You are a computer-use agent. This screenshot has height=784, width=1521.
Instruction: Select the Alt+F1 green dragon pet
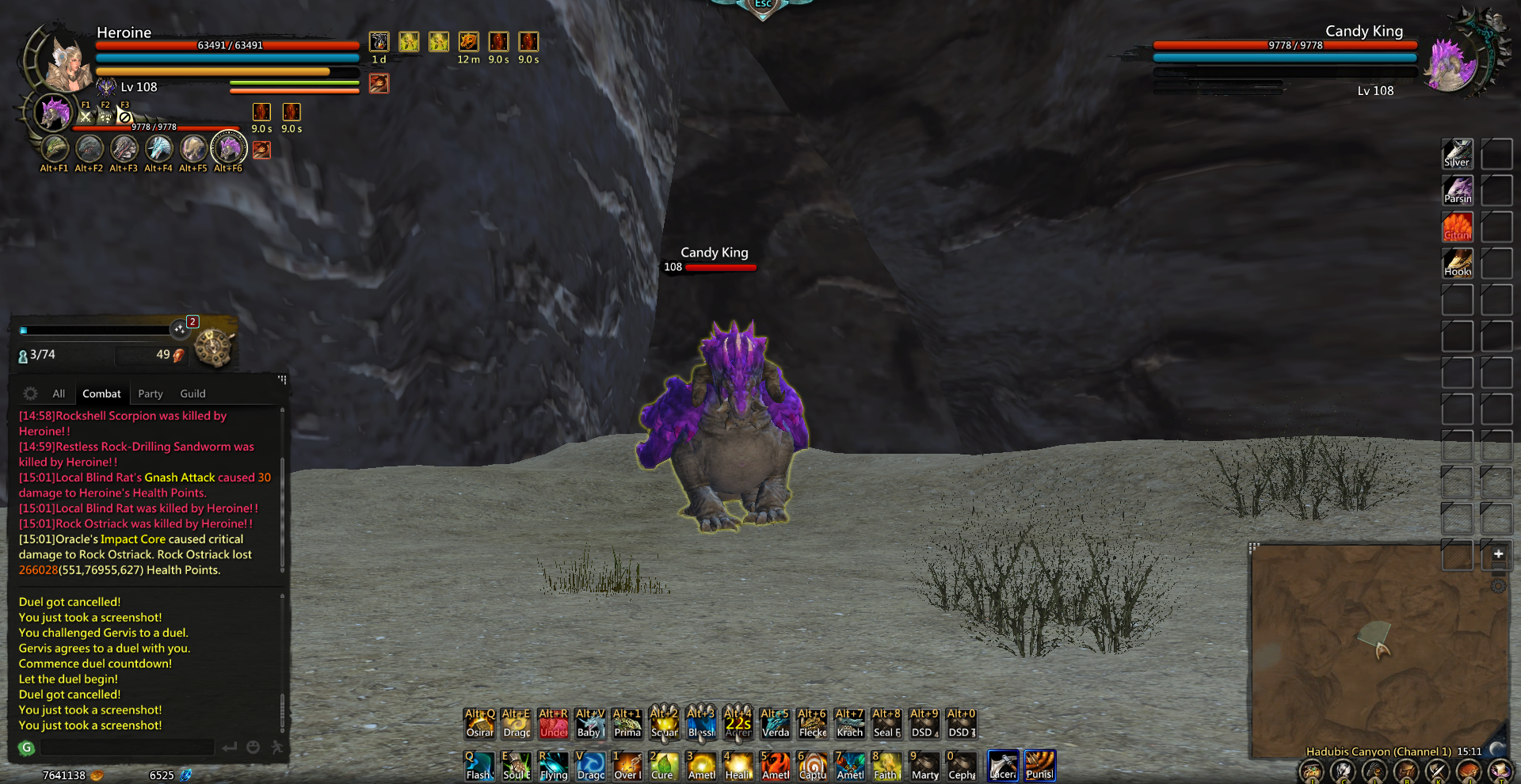(55, 149)
